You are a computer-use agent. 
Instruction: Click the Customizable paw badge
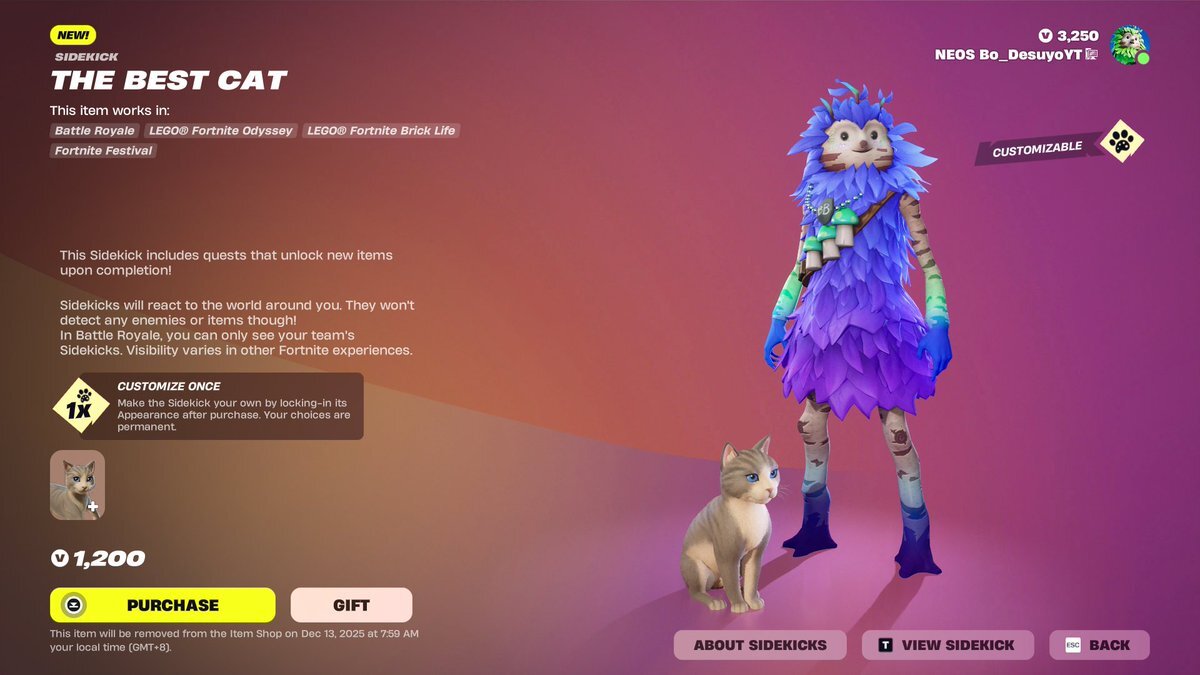point(1122,143)
